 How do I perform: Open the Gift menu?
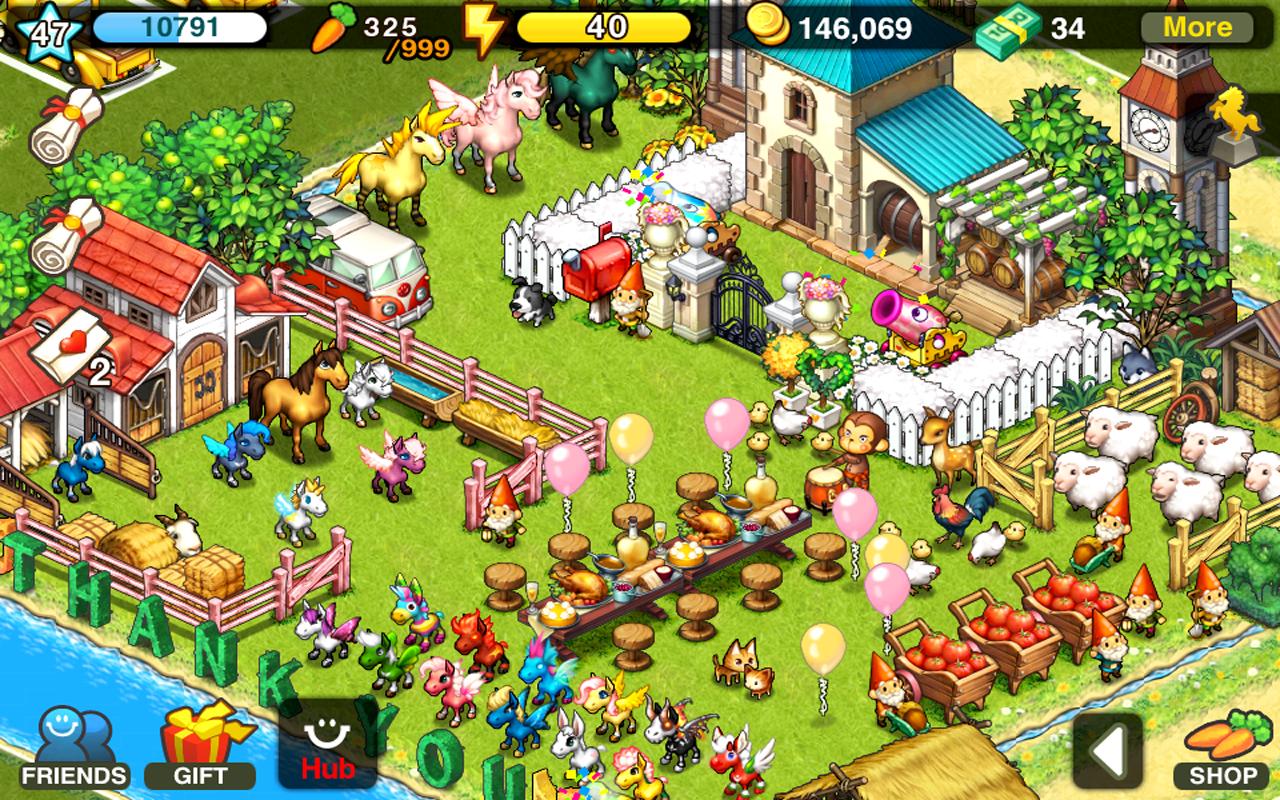click(199, 748)
